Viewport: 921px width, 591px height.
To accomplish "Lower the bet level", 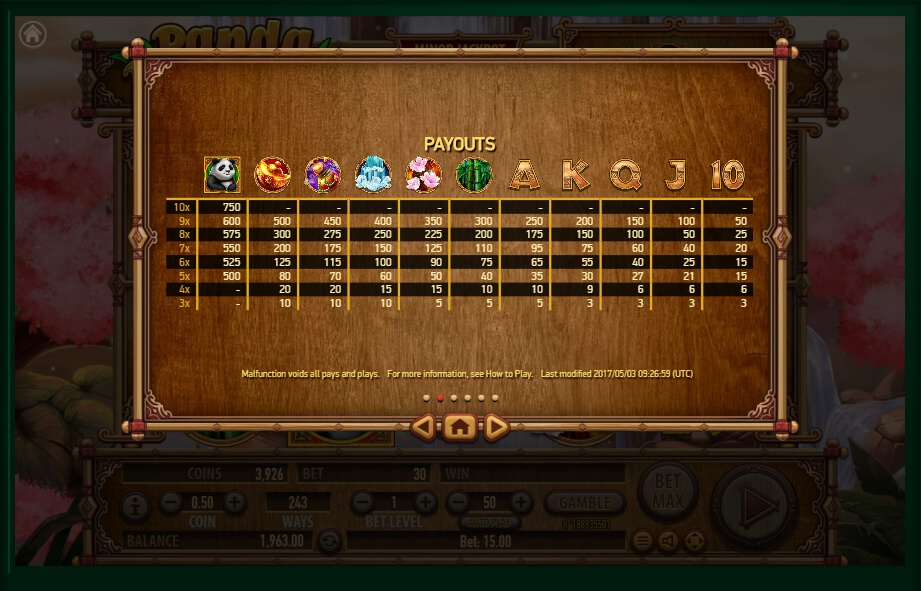I will tap(363, 502).
